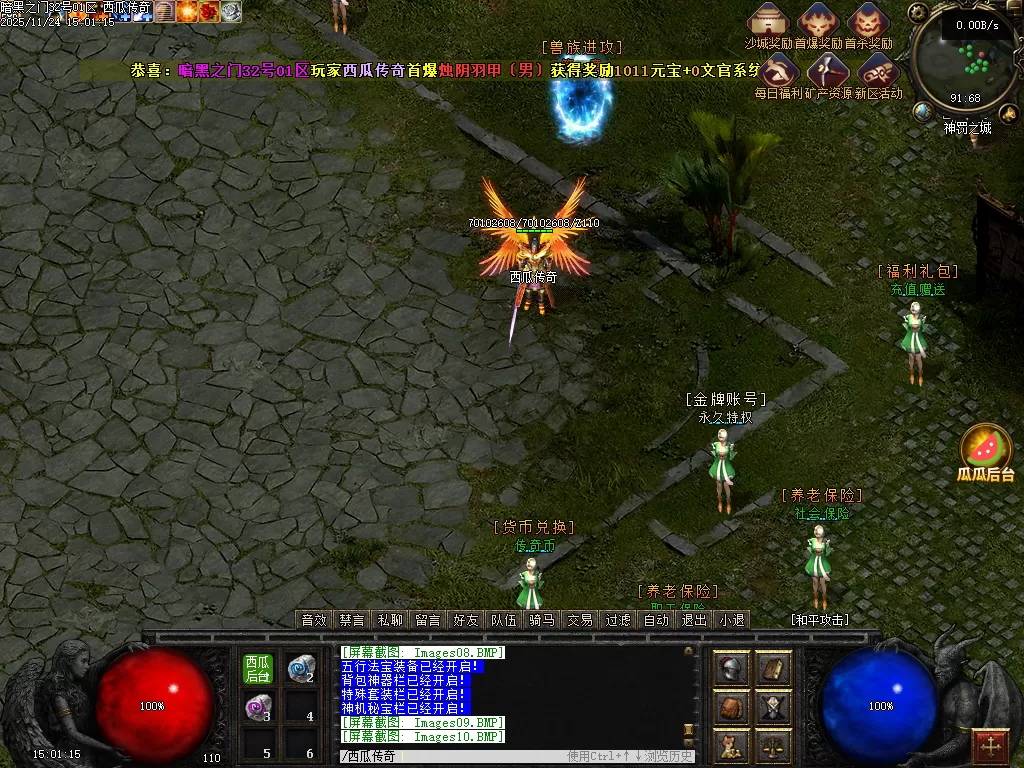Toggle the 音效 sound button
The height and width of the screenshot is (768, 1024).
point(314,620)
